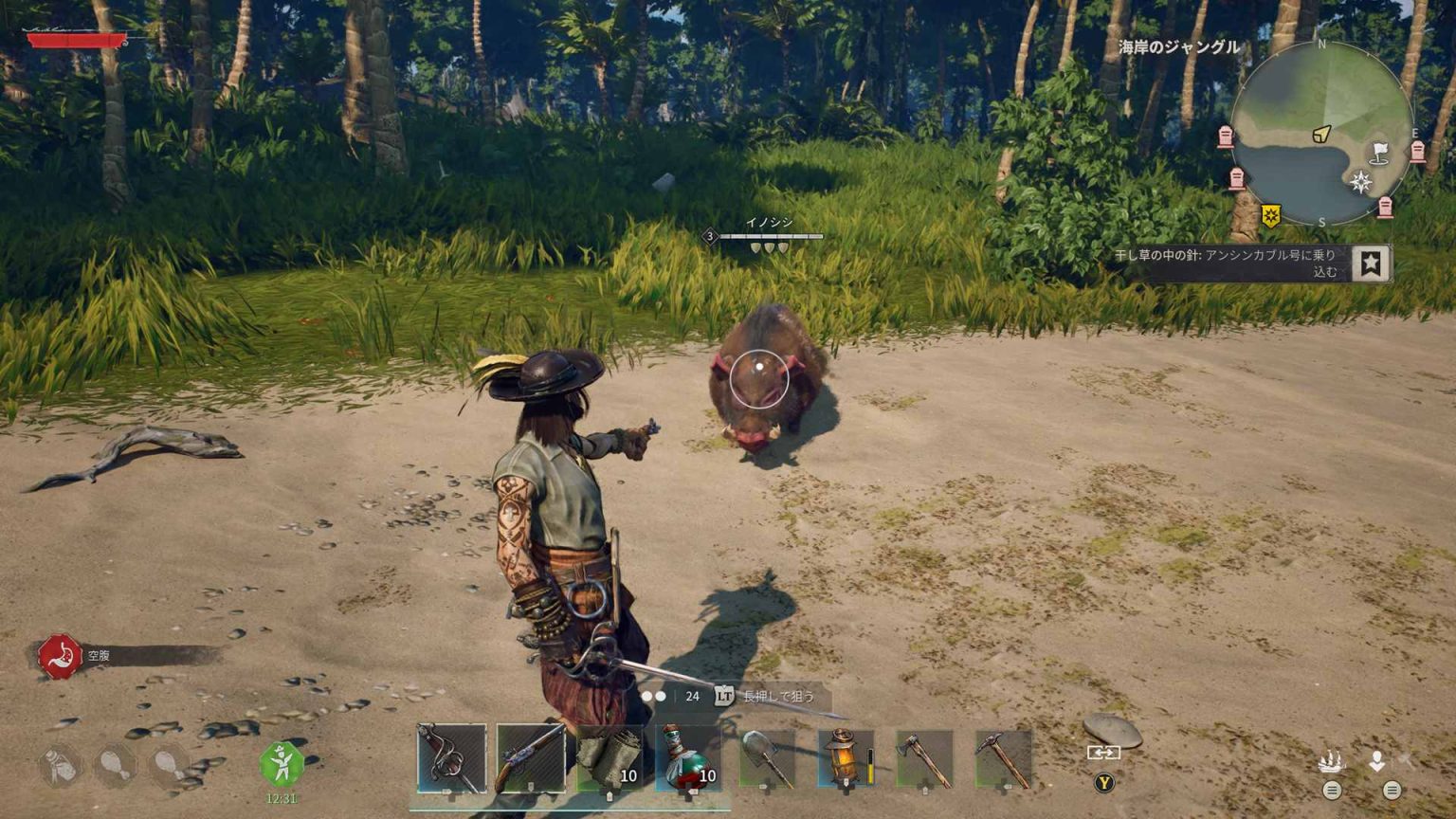Choose the shovel in the hotbar
1456x819 pixels.
[x=767, y=758]
